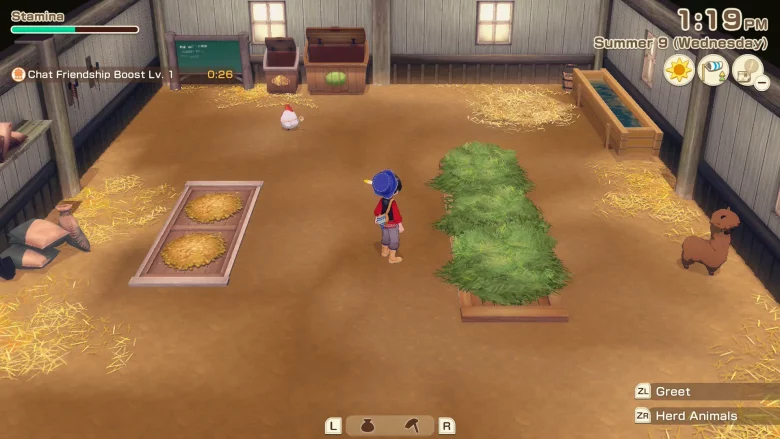The height and width of the screenshot is (439, 780).
Task: Open the lightbulb hint icon
Action: click(746, 70)
